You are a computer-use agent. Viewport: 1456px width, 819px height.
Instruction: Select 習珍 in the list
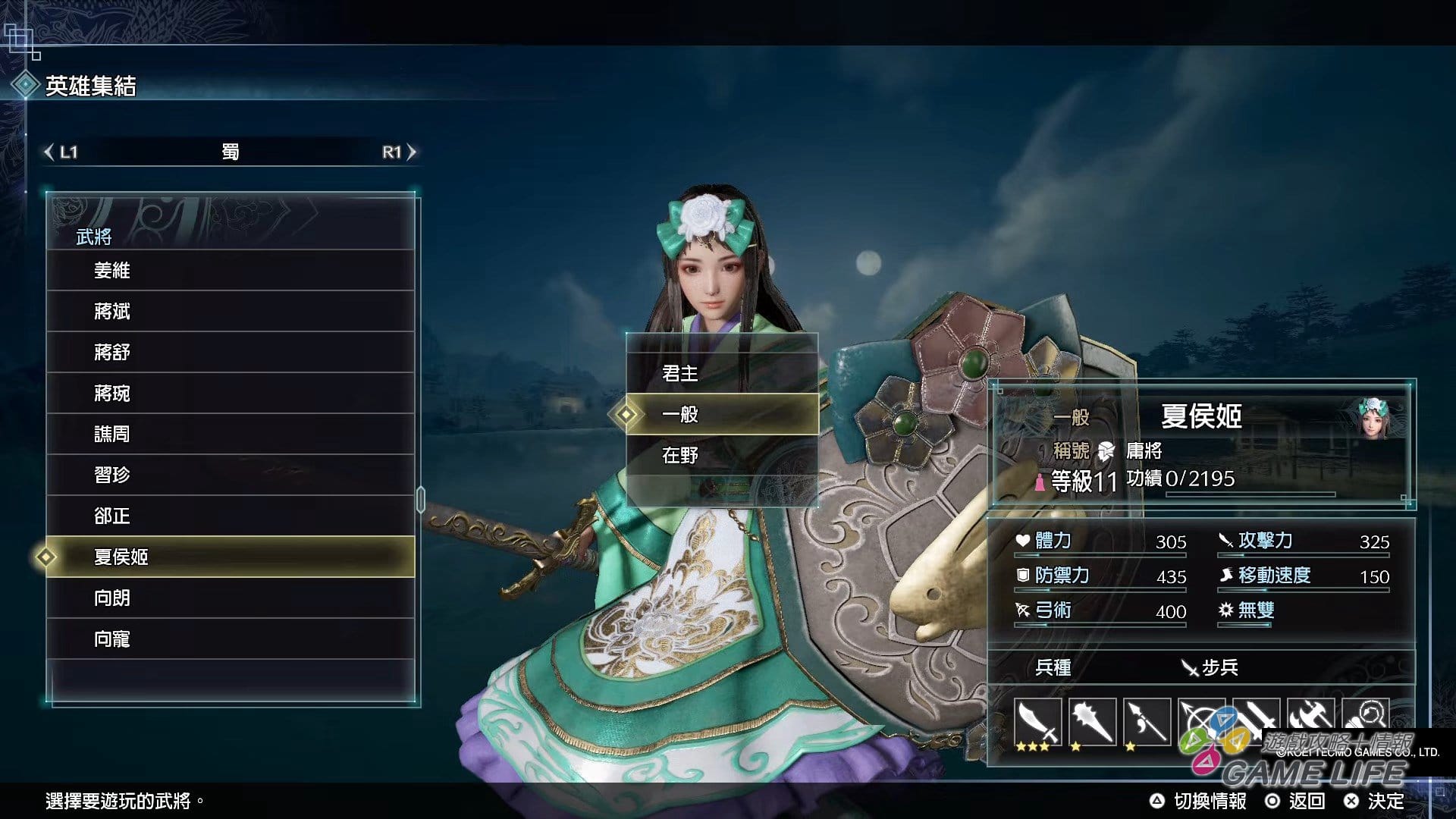click(230, 475)
